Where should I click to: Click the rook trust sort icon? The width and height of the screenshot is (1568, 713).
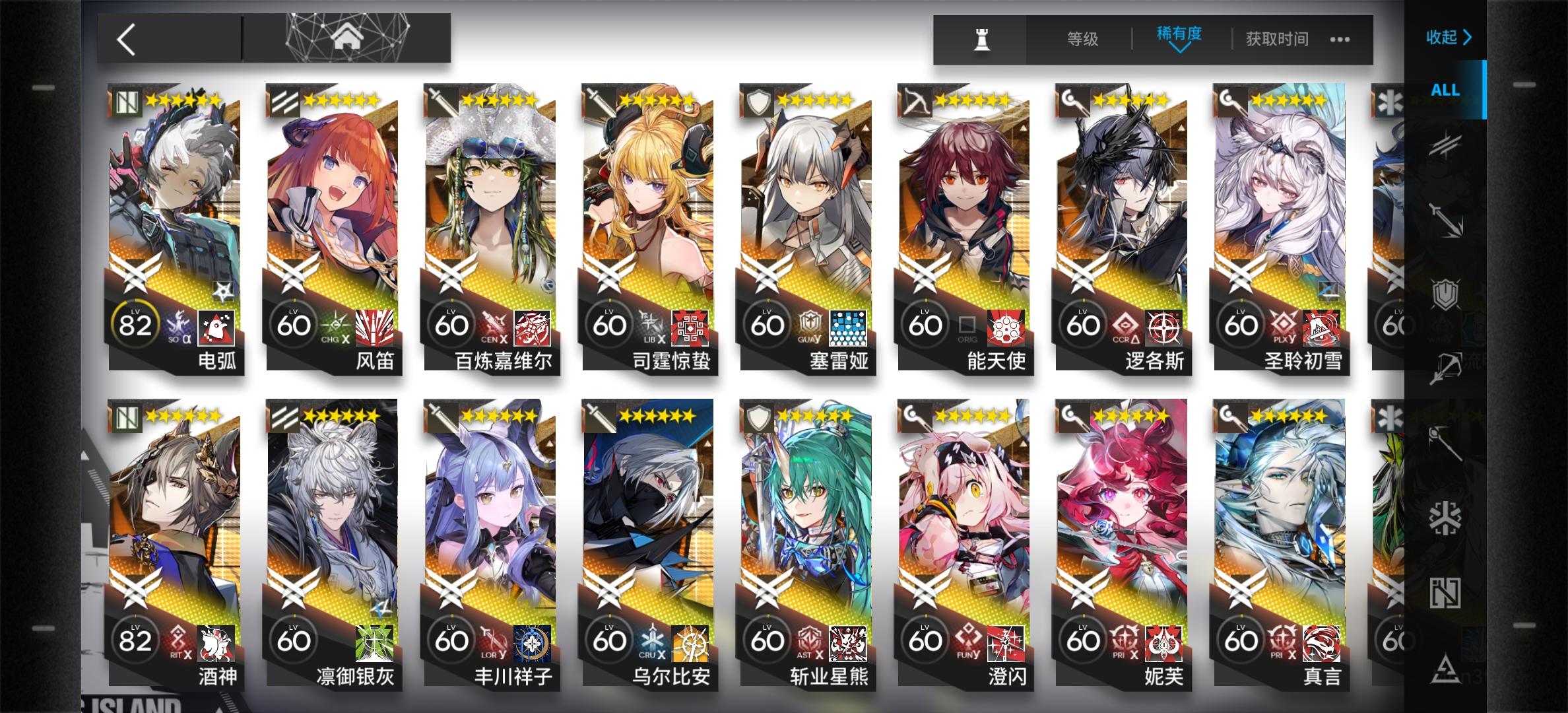click(x=981, y=39)
